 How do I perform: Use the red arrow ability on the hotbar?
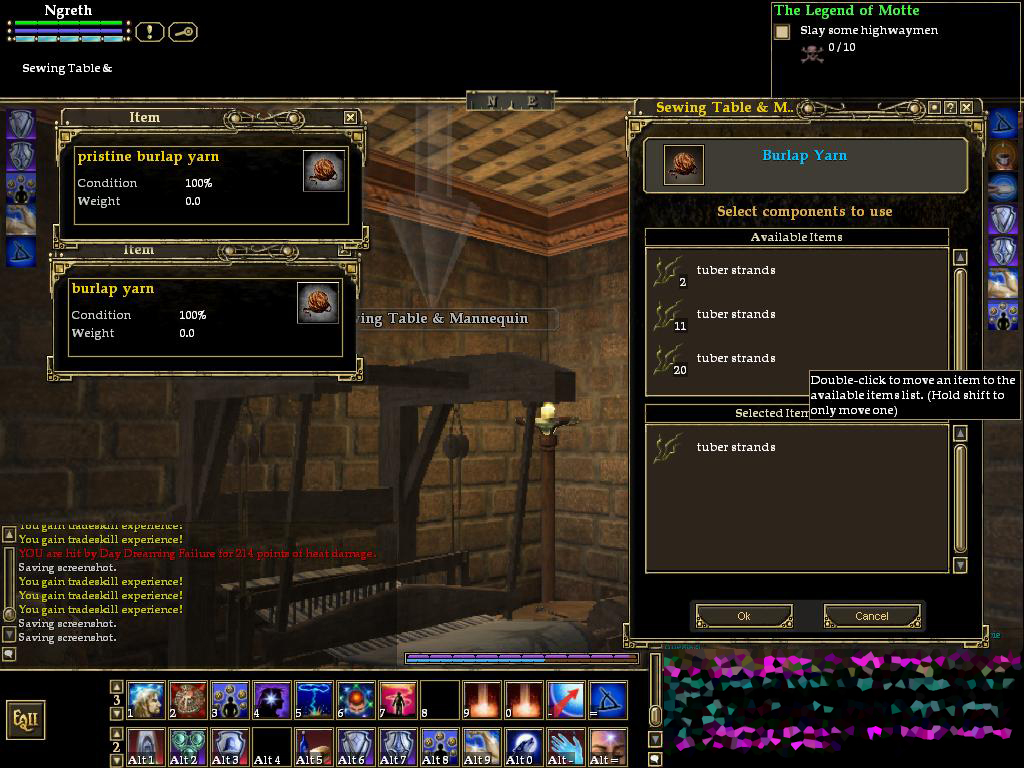coord(565,700)
